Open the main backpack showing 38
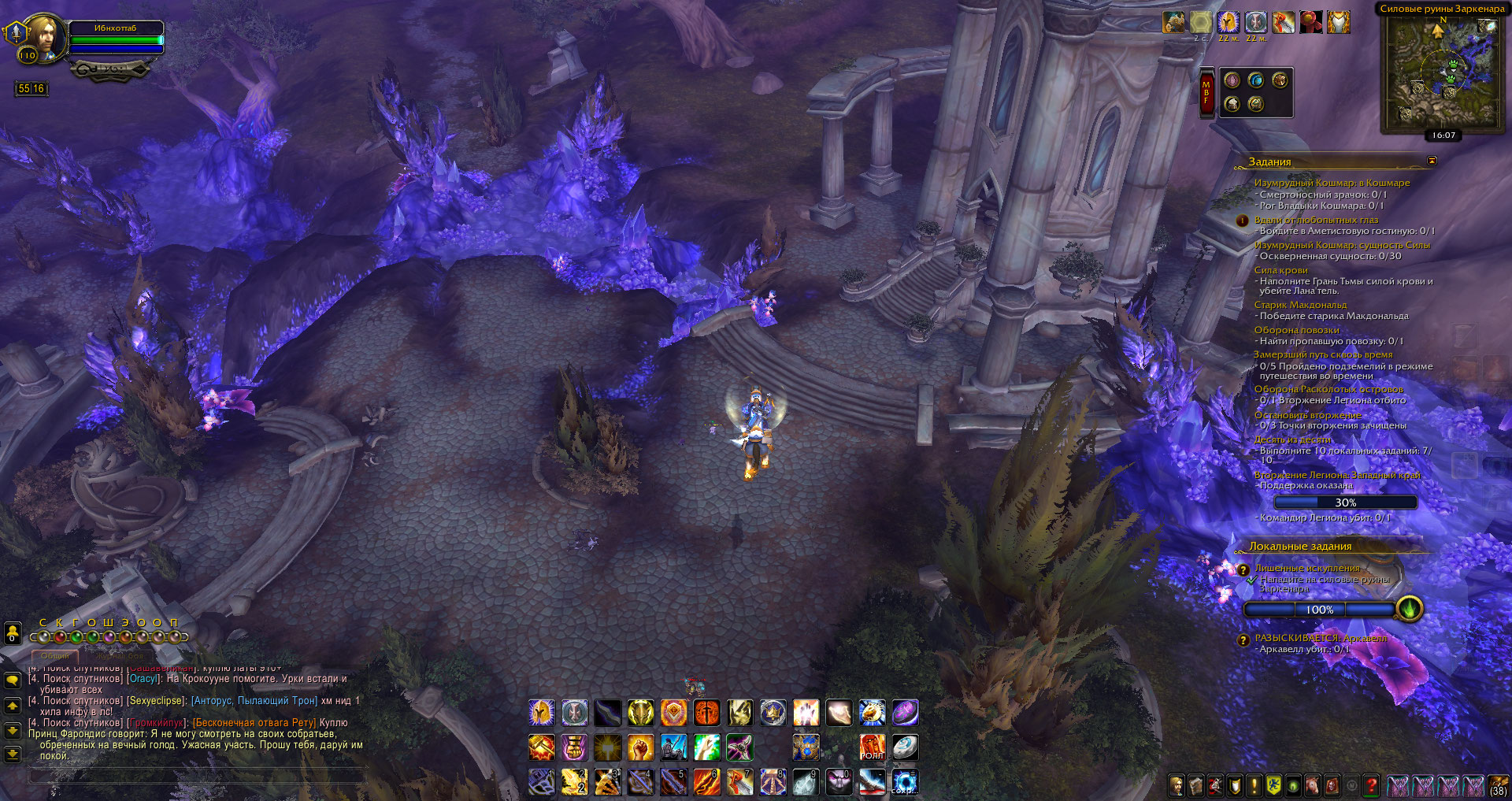The width and height of the screenshot is (1512, 801). 1497,785
